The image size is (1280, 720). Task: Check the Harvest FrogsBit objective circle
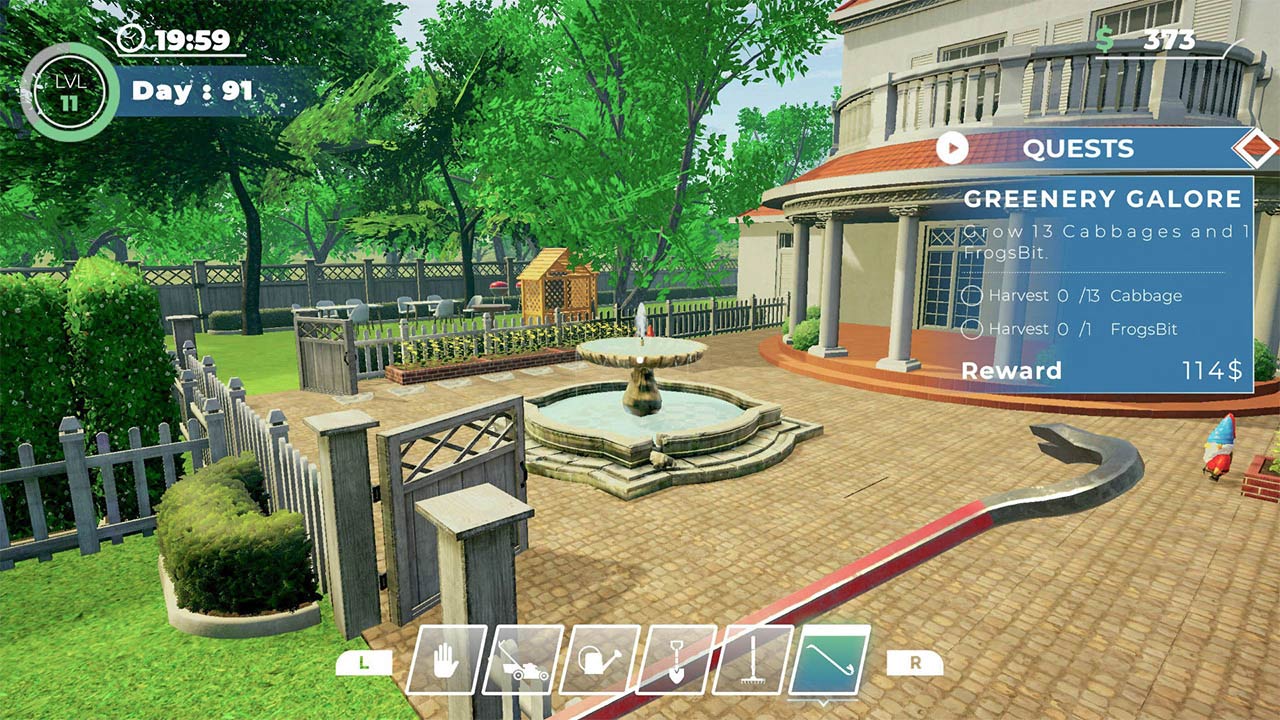tap(973, 328)
